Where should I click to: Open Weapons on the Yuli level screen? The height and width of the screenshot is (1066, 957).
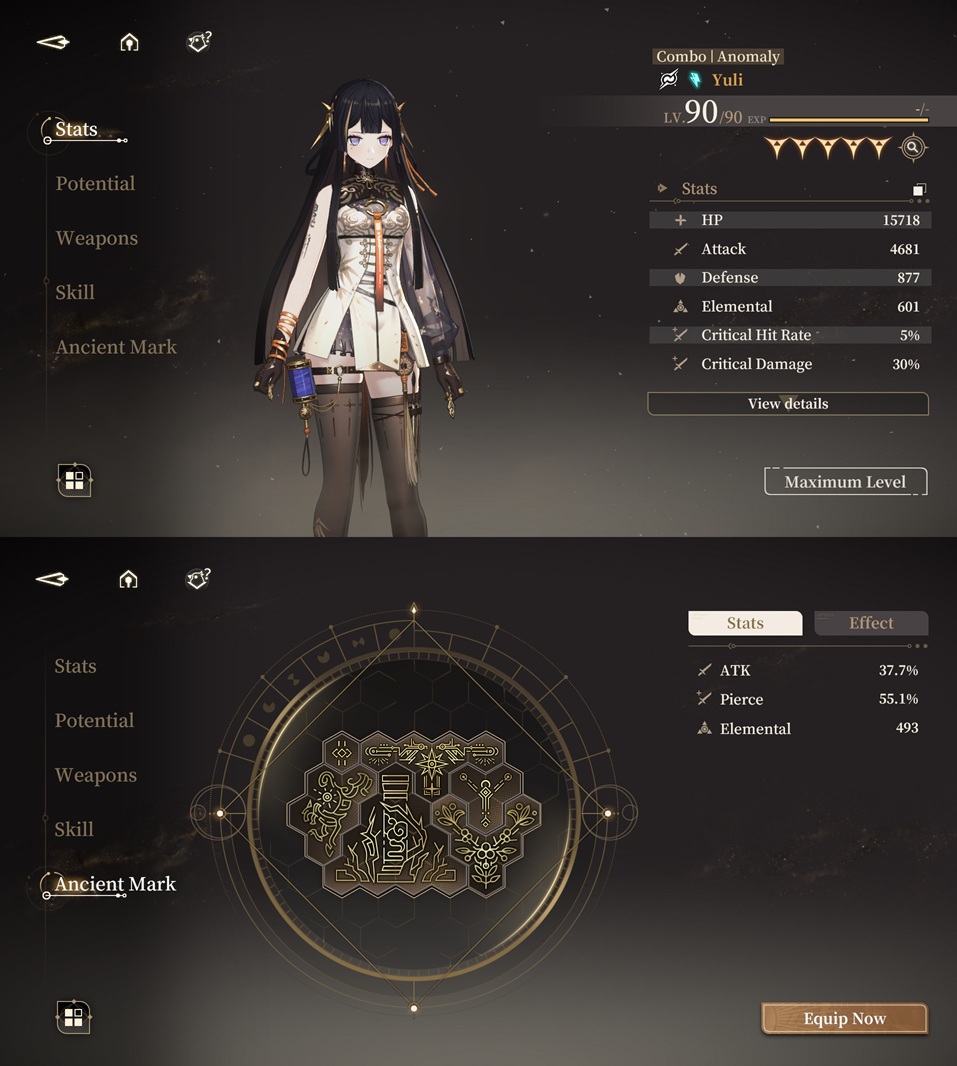(x=97, y=238)
